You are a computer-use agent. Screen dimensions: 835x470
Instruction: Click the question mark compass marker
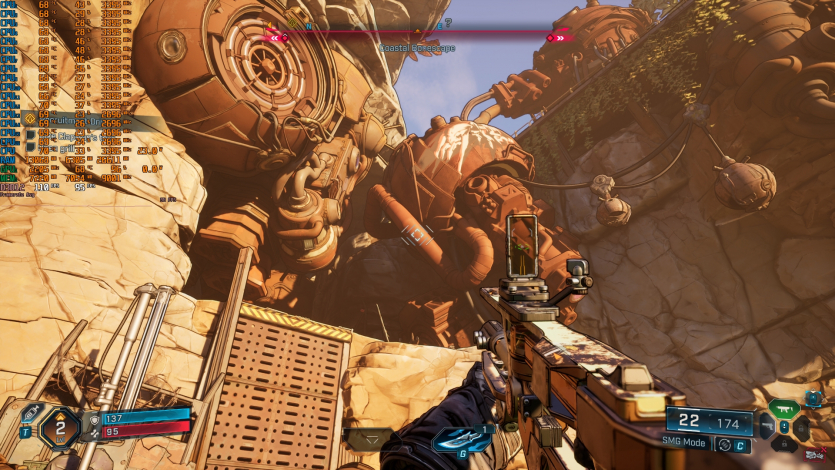447,22
